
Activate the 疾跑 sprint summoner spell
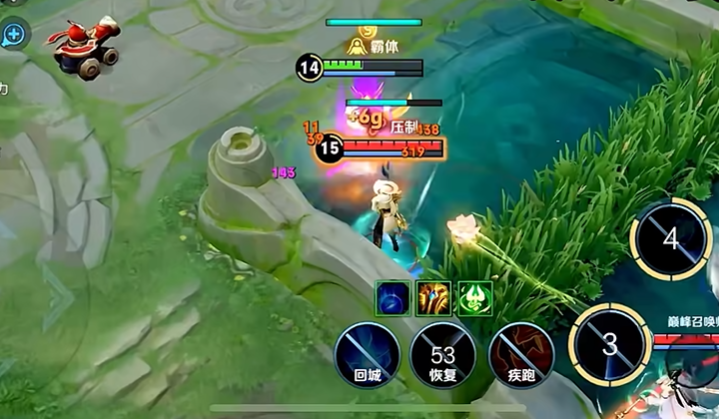(x=521, y=355)
